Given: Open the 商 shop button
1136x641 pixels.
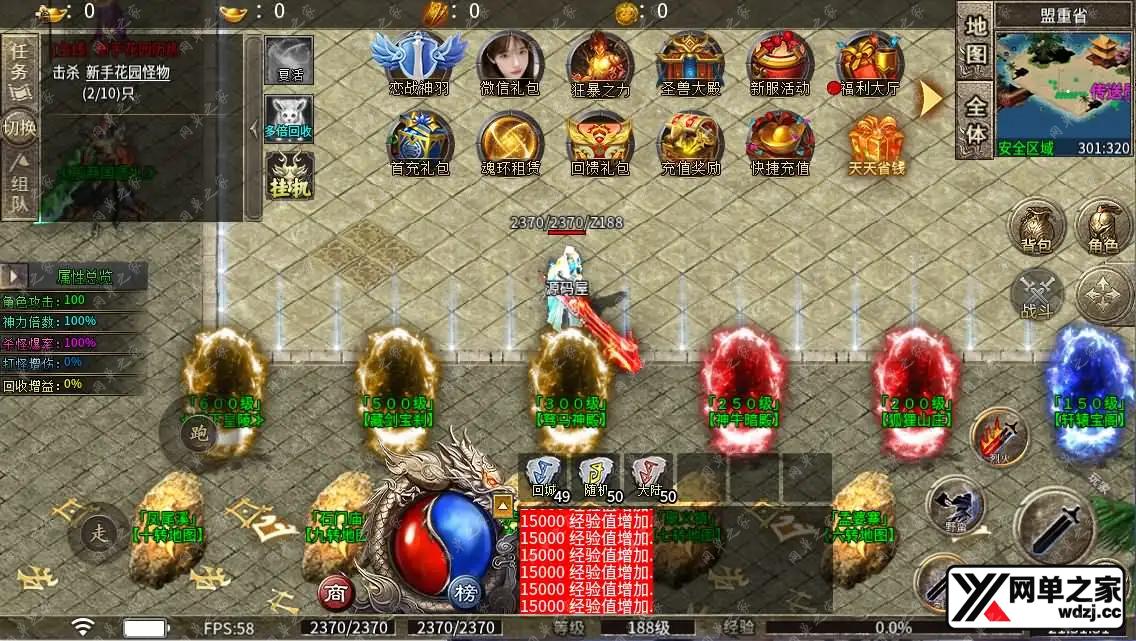Looking at the screenshot, I should pos(336,593).
